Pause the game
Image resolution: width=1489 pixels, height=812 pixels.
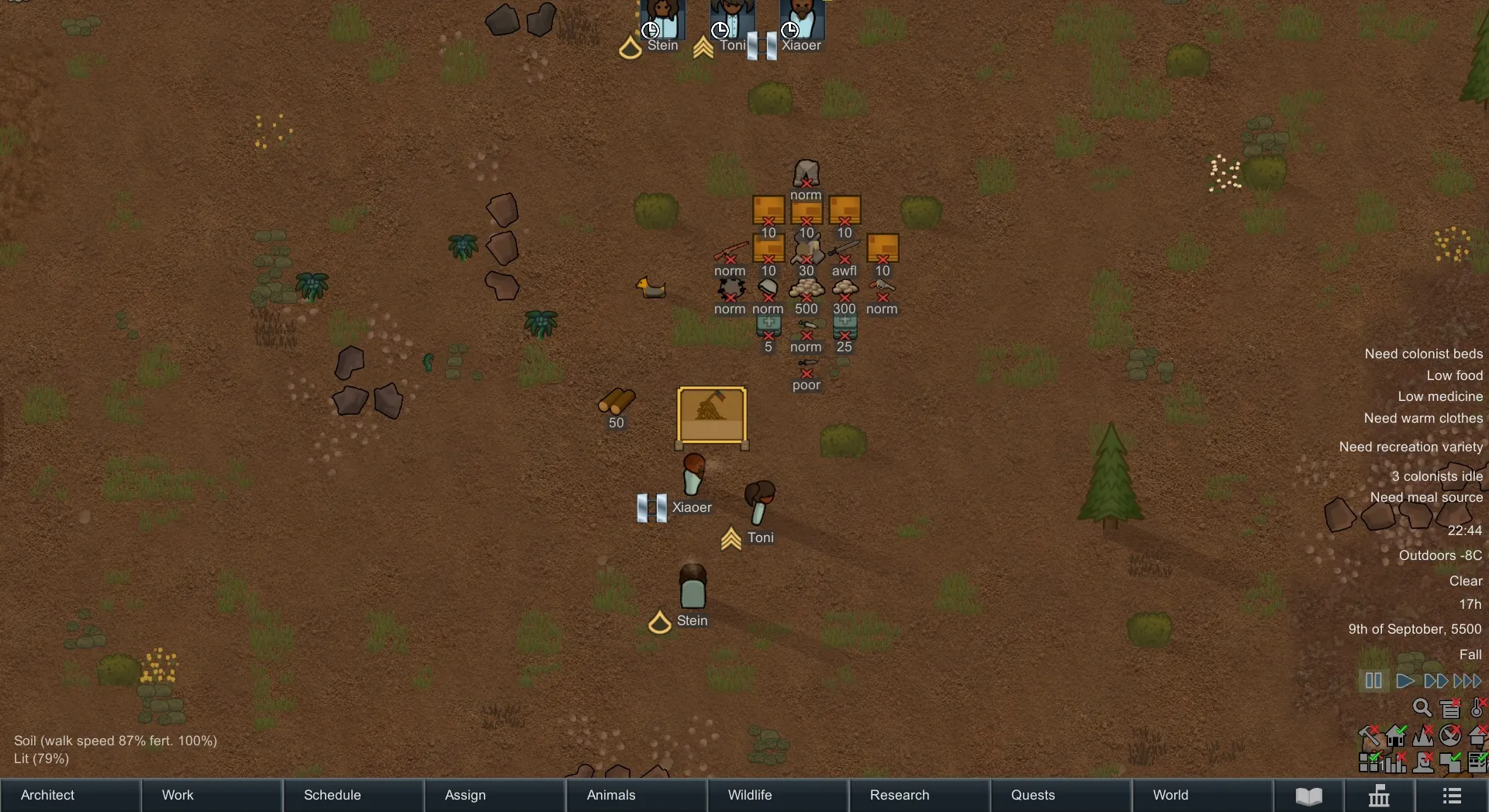tap(1373, 681)
